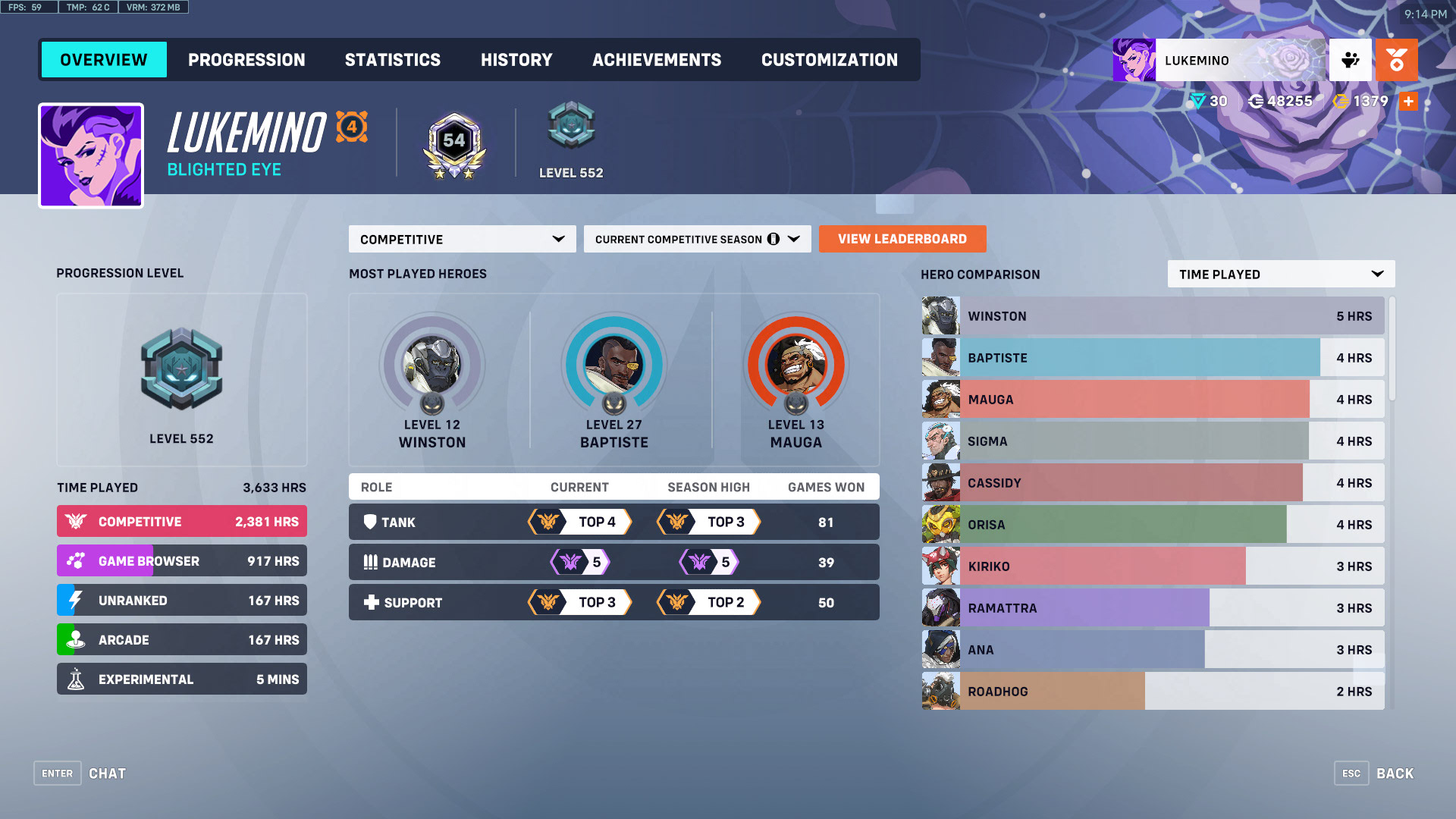Select the Customization tab
Viewport: 1456px width, 819px height.
(829, 60)
